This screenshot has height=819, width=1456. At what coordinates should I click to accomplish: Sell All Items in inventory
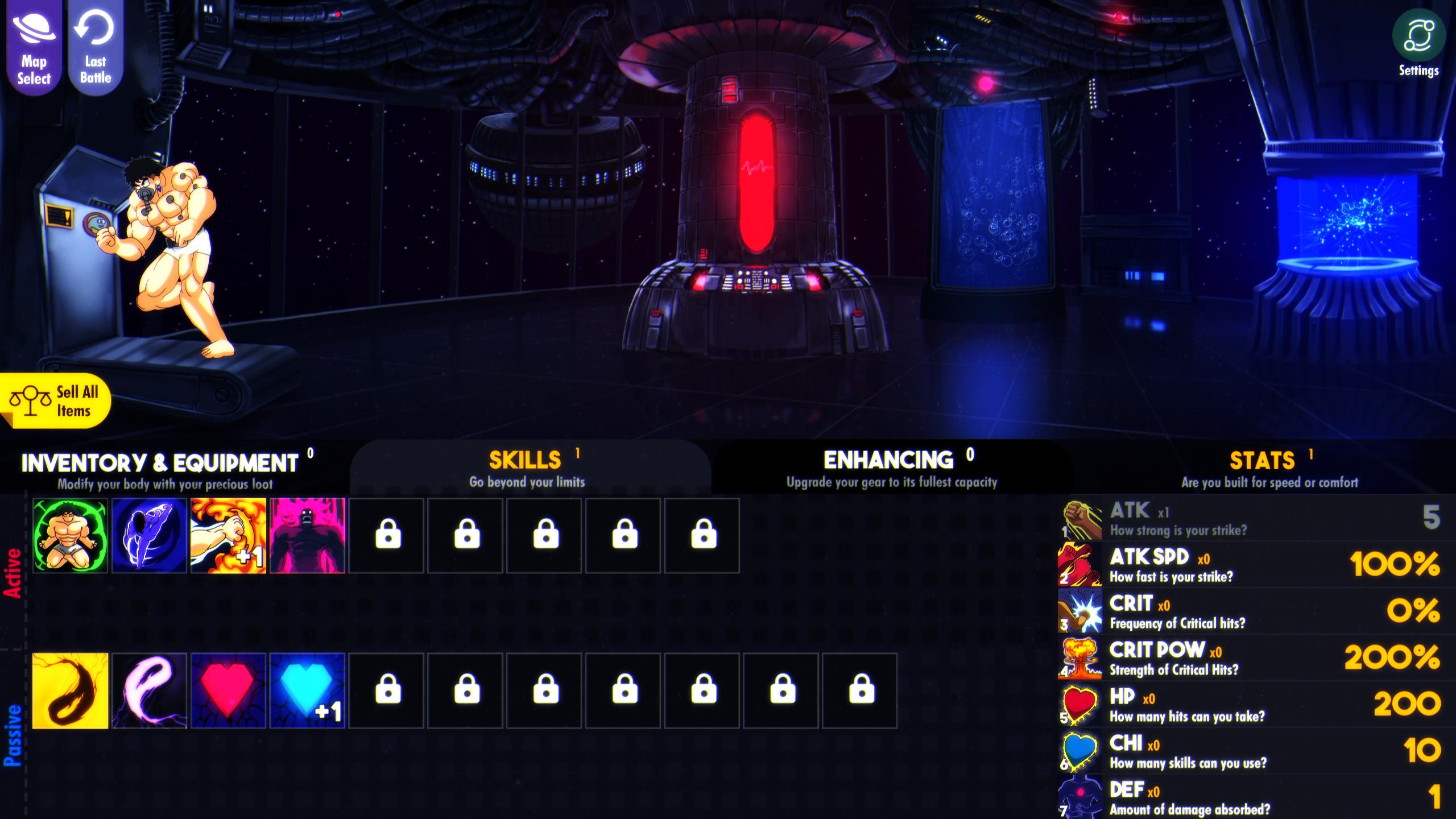tap(56, 402)
